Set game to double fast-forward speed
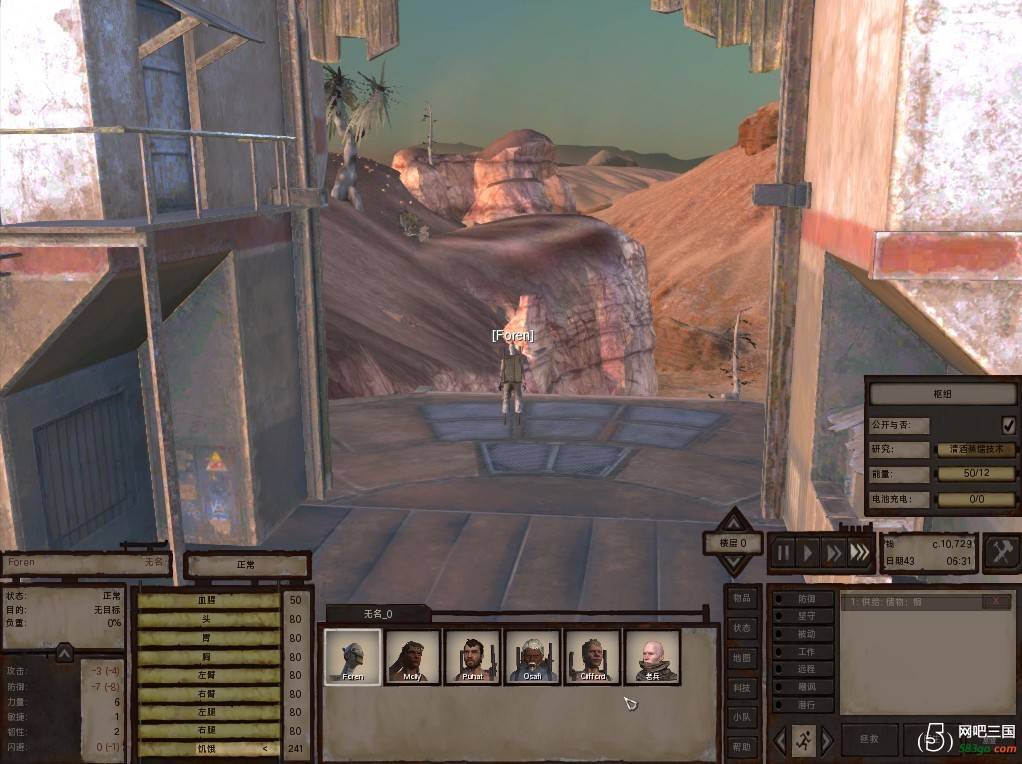Image resolution: width=1022 pixels, height=764 pixels. (x=833, y=553)
